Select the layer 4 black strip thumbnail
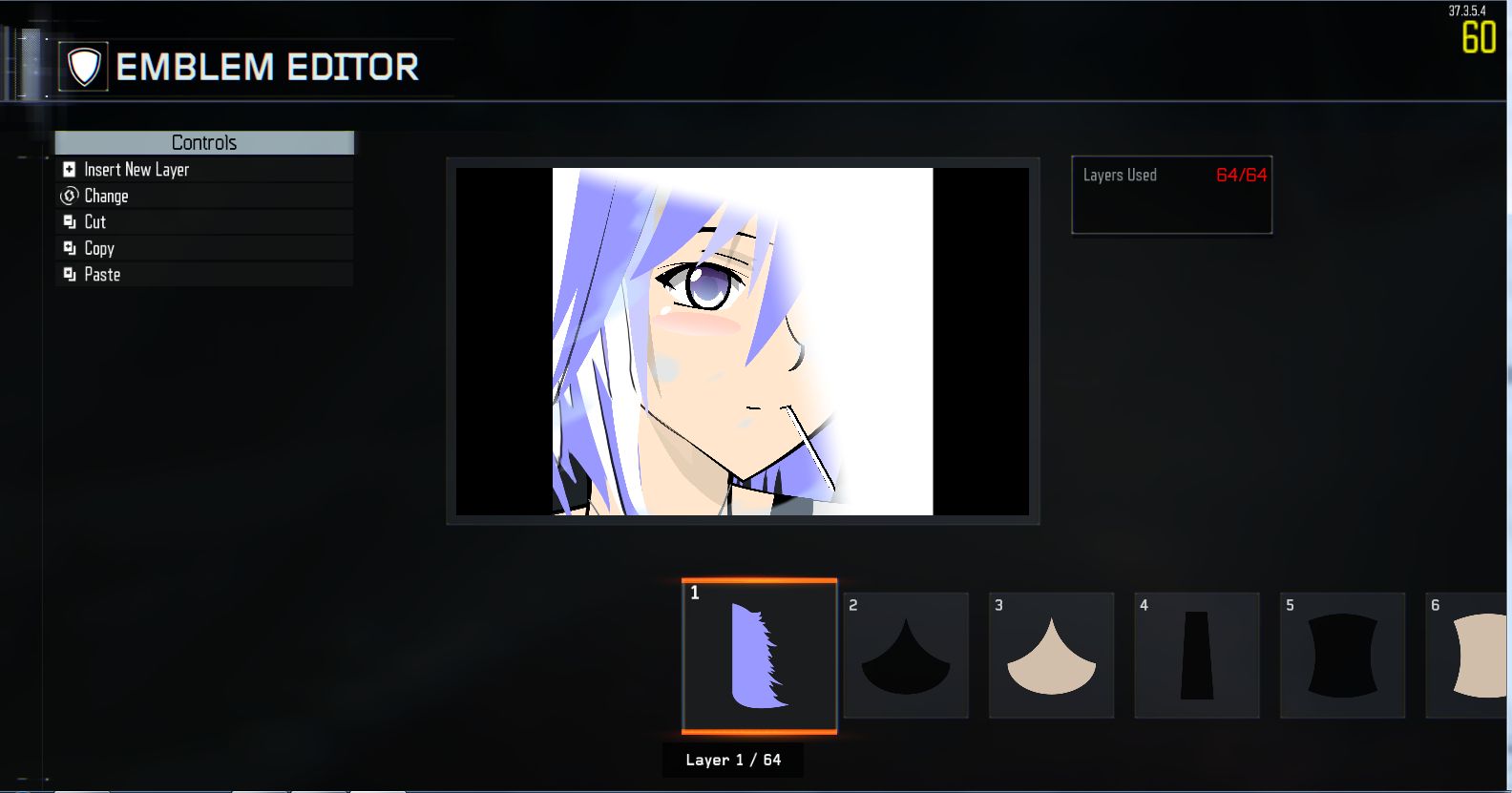 pyautogui.click(x=1196, y=656)
